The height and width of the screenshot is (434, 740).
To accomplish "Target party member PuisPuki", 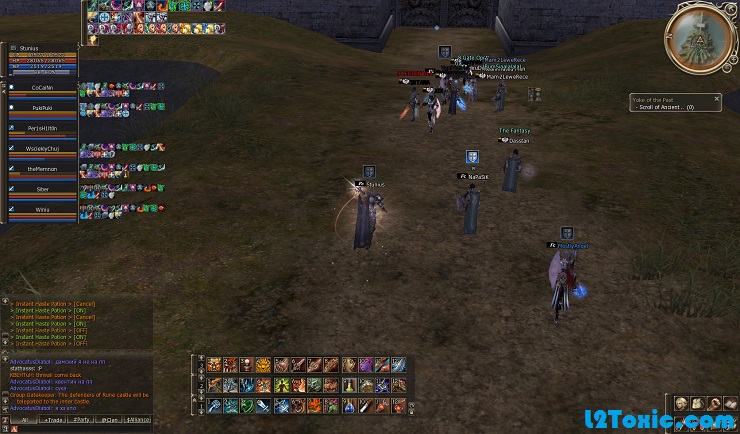I will pos(42,107).
